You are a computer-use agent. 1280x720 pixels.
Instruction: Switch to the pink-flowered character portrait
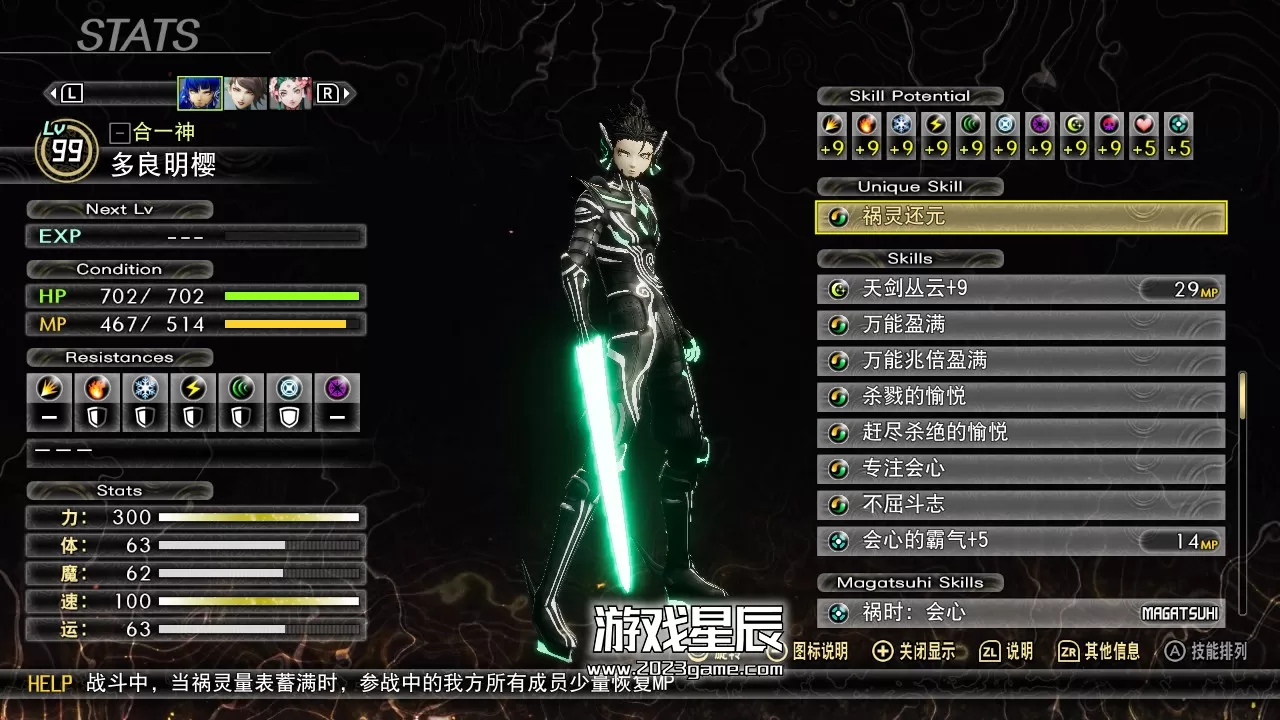[290, 93]
